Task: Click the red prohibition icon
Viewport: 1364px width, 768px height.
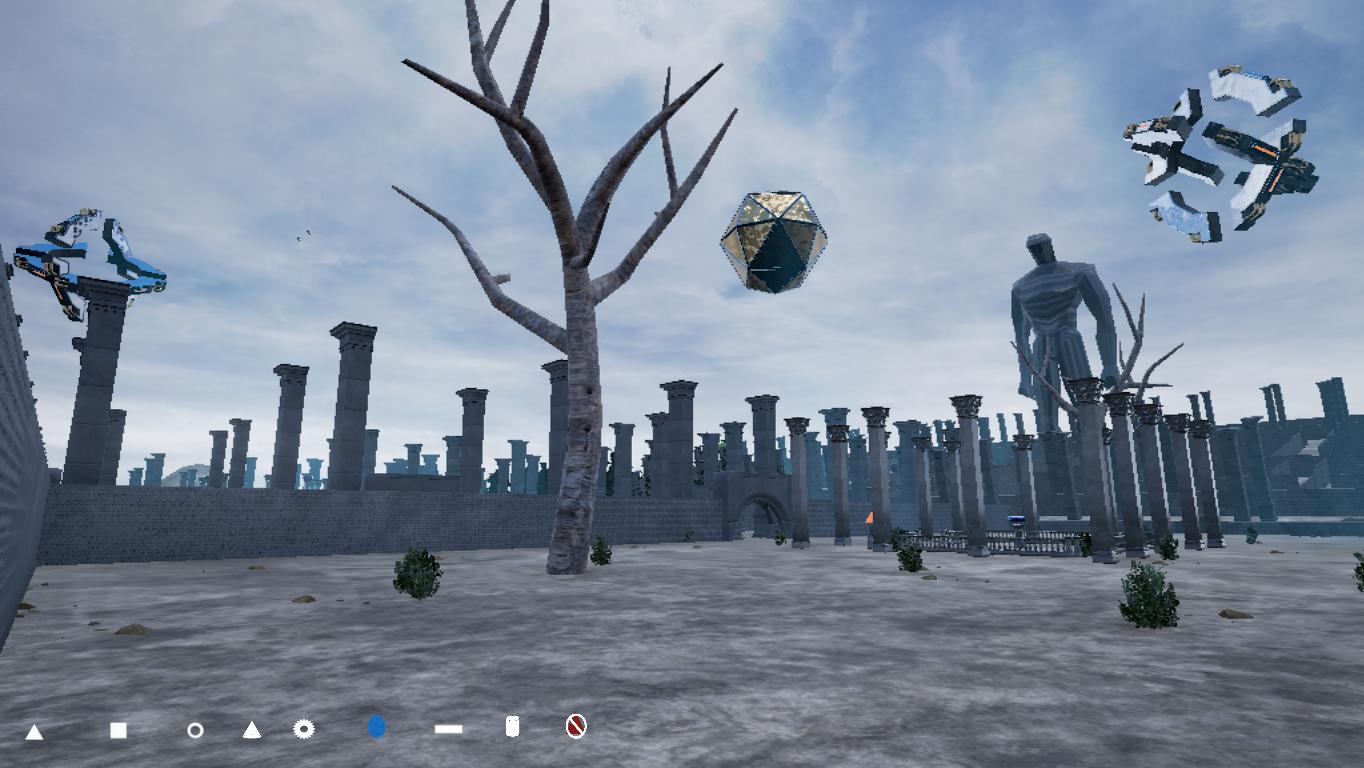Action: pyautogui.click(x=574, y=727)
